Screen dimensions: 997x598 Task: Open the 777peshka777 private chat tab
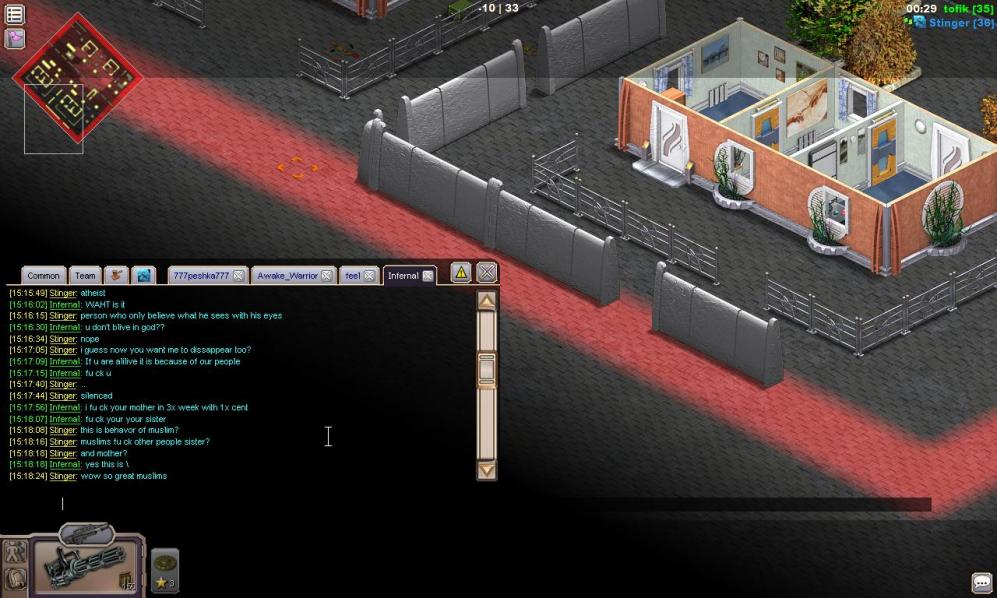tap(200, 276)
